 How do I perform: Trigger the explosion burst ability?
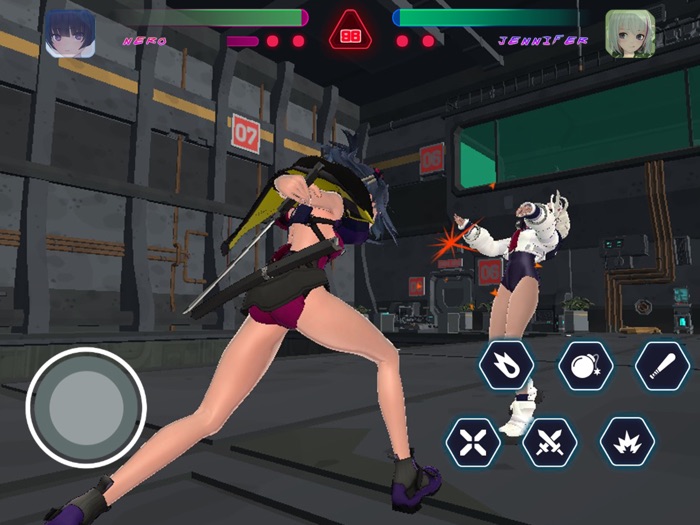627,442
